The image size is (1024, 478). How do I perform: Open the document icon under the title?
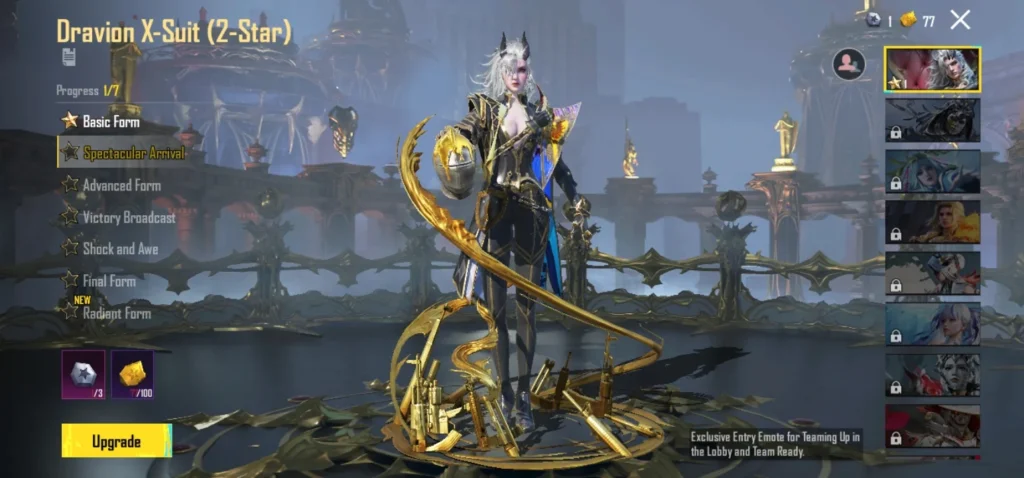click(68, 56)
